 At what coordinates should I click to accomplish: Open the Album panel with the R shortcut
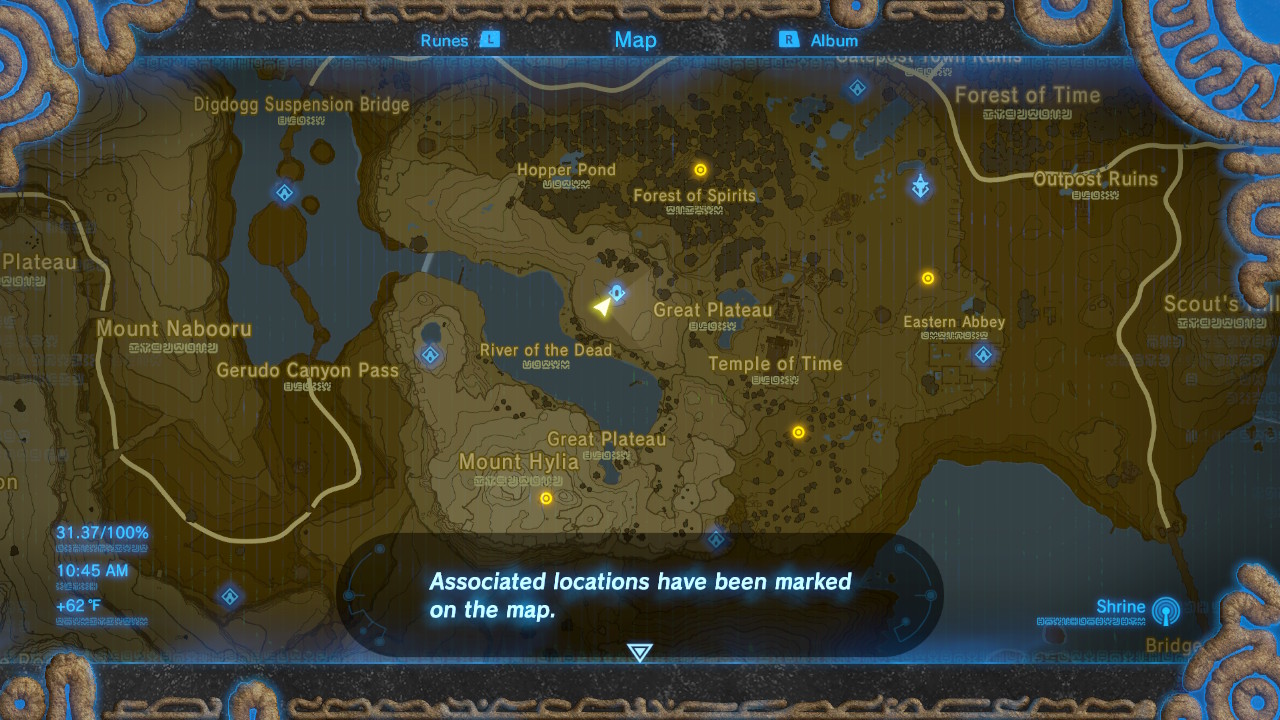pos(789,40)
